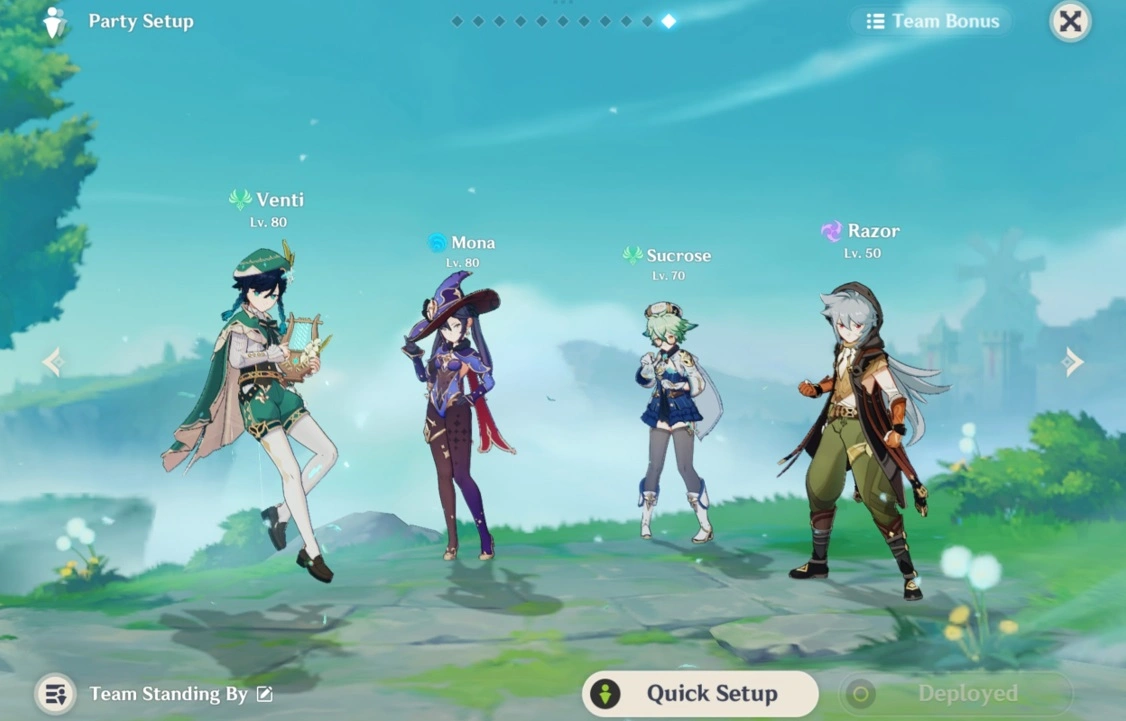This screenshot has width=1126, height=721.
Task: Edit the Team Standing By name
Action: pos(265,694)
